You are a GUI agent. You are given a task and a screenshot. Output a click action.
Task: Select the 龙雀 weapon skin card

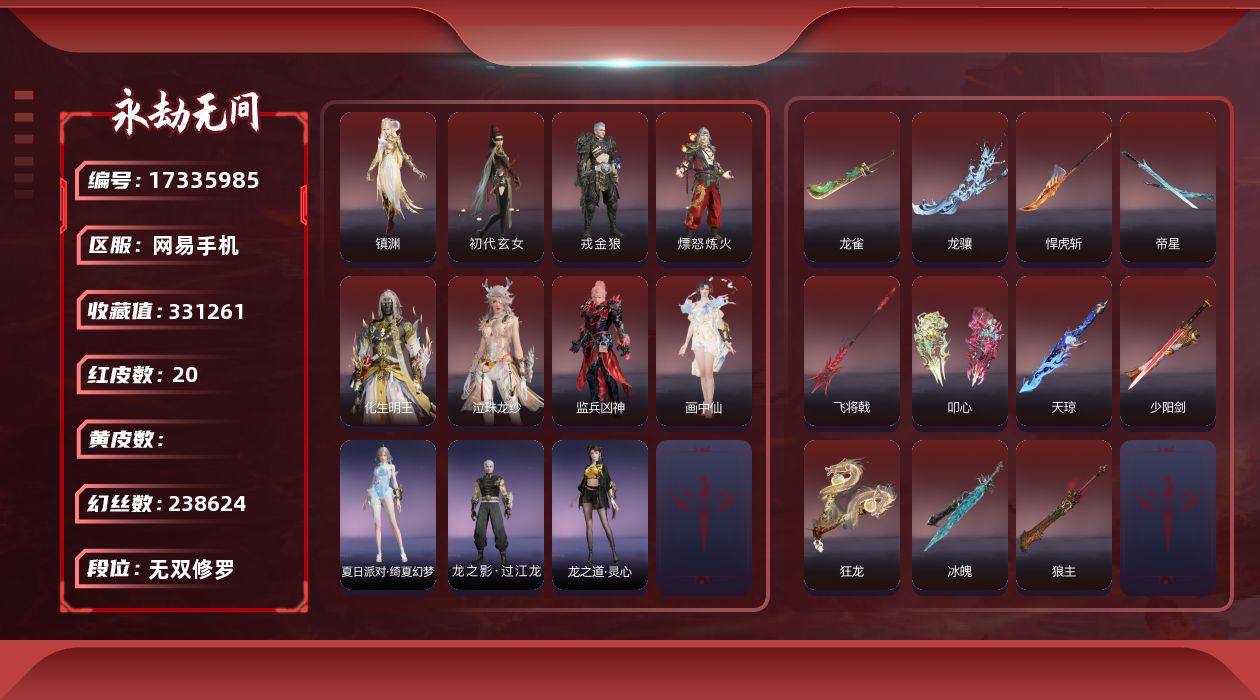pyautogui.click(x=852, y=186)
